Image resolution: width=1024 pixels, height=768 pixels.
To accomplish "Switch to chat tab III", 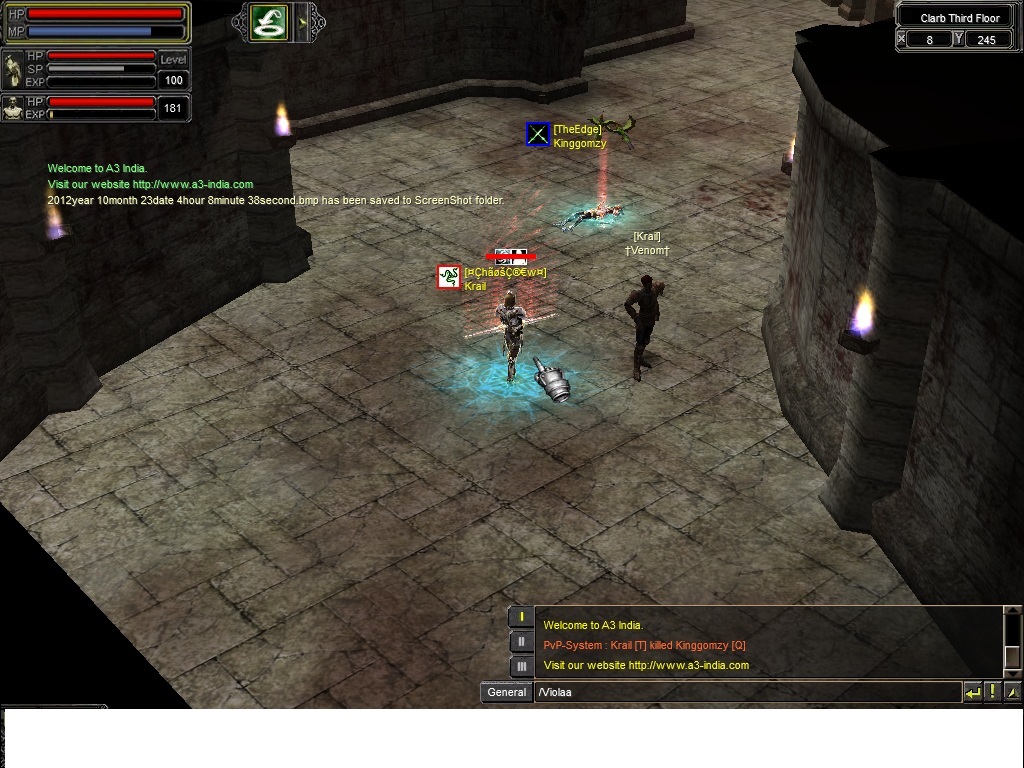I will click(x=521, y=666).
